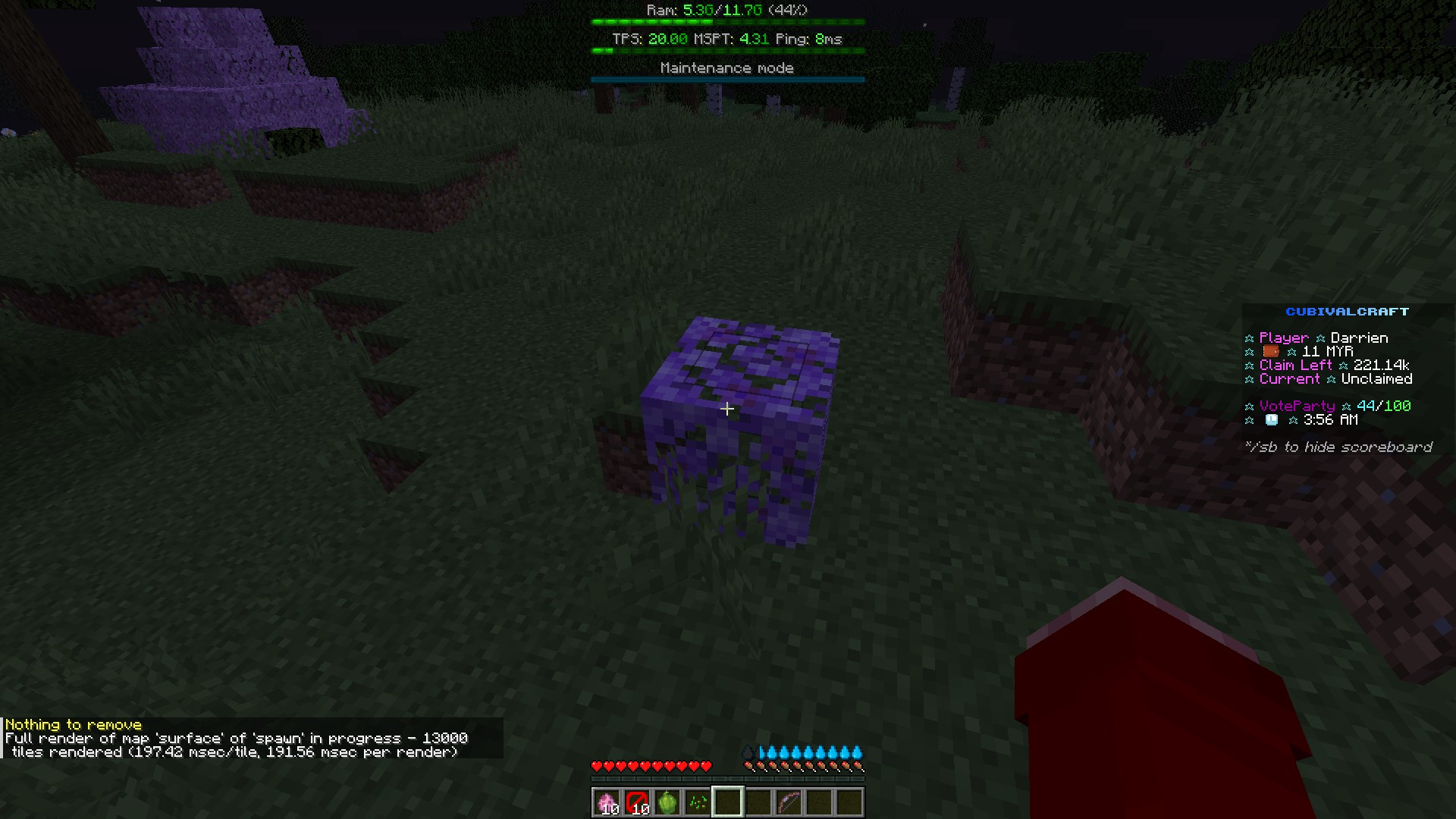This screenshot has height=819, width=1456.
Task: Click the /sb to hide scoreboard hint
Action: [1338, 447]
